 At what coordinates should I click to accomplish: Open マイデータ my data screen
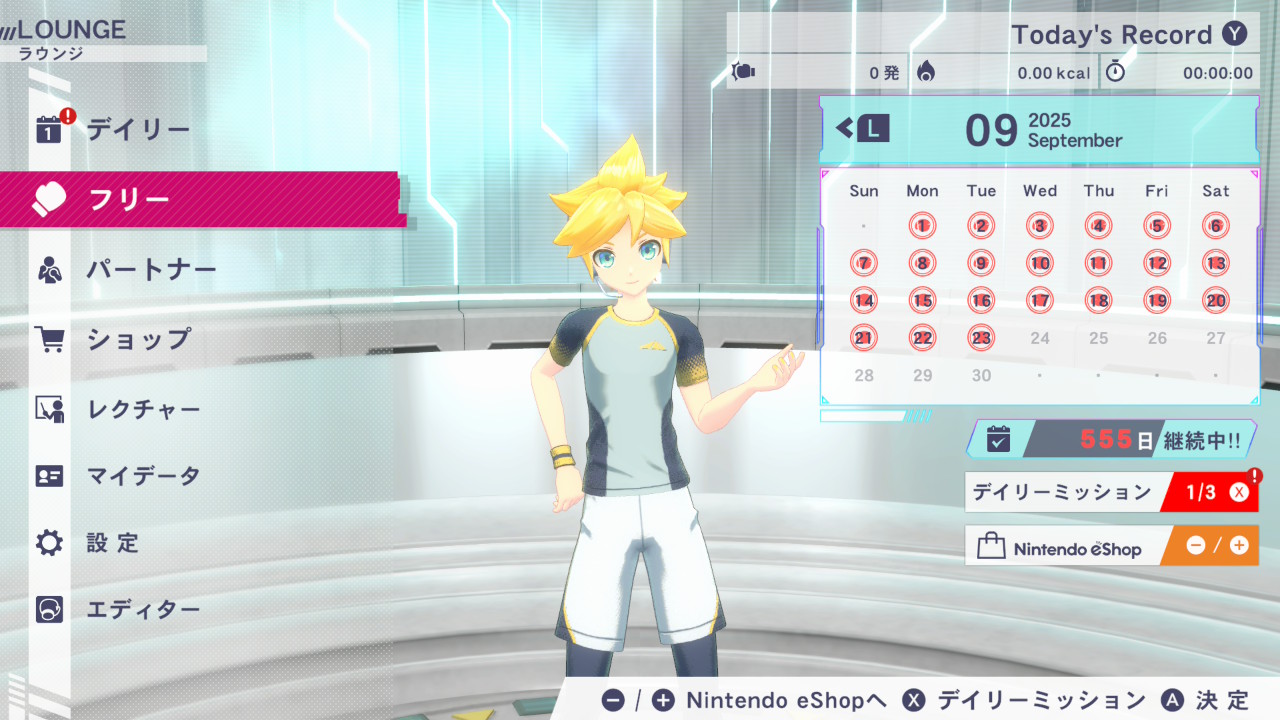click(143, 476)
